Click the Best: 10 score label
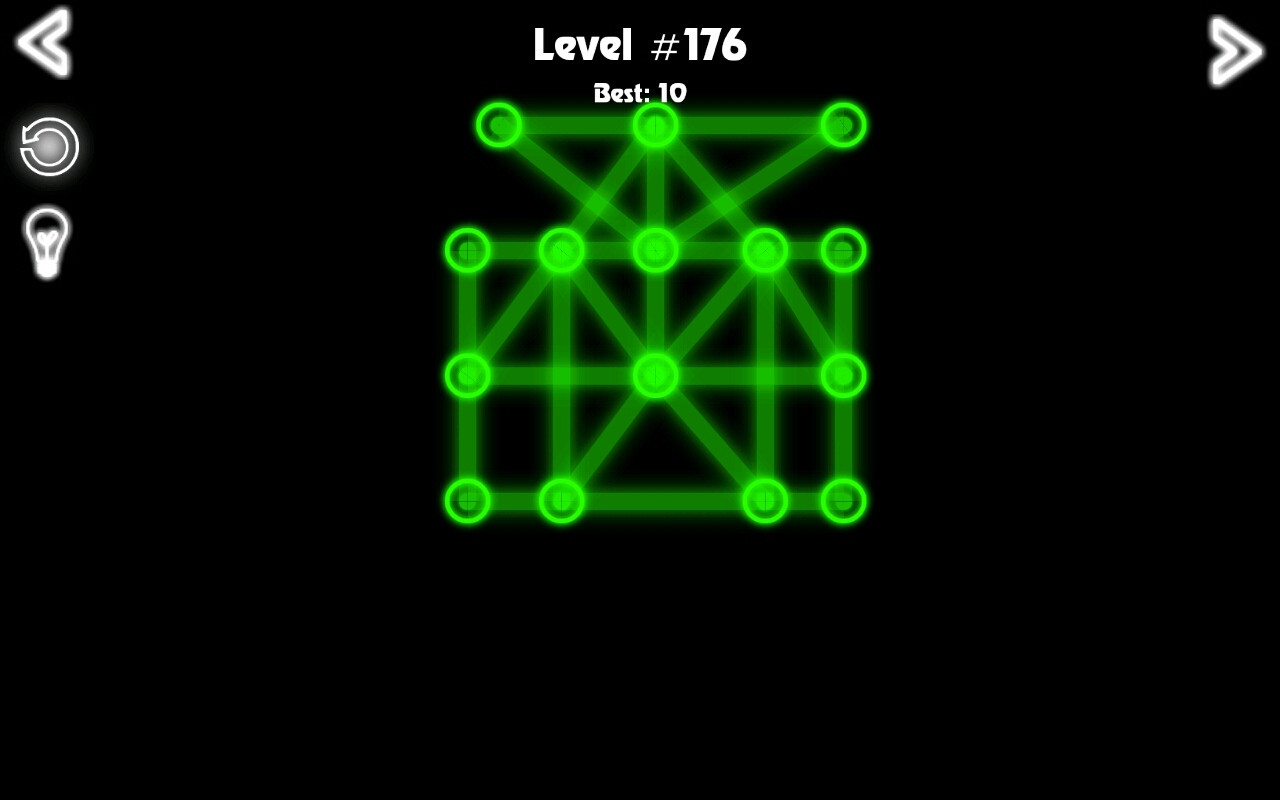Viewport: 1280px width, 800px height. (640, 93)
